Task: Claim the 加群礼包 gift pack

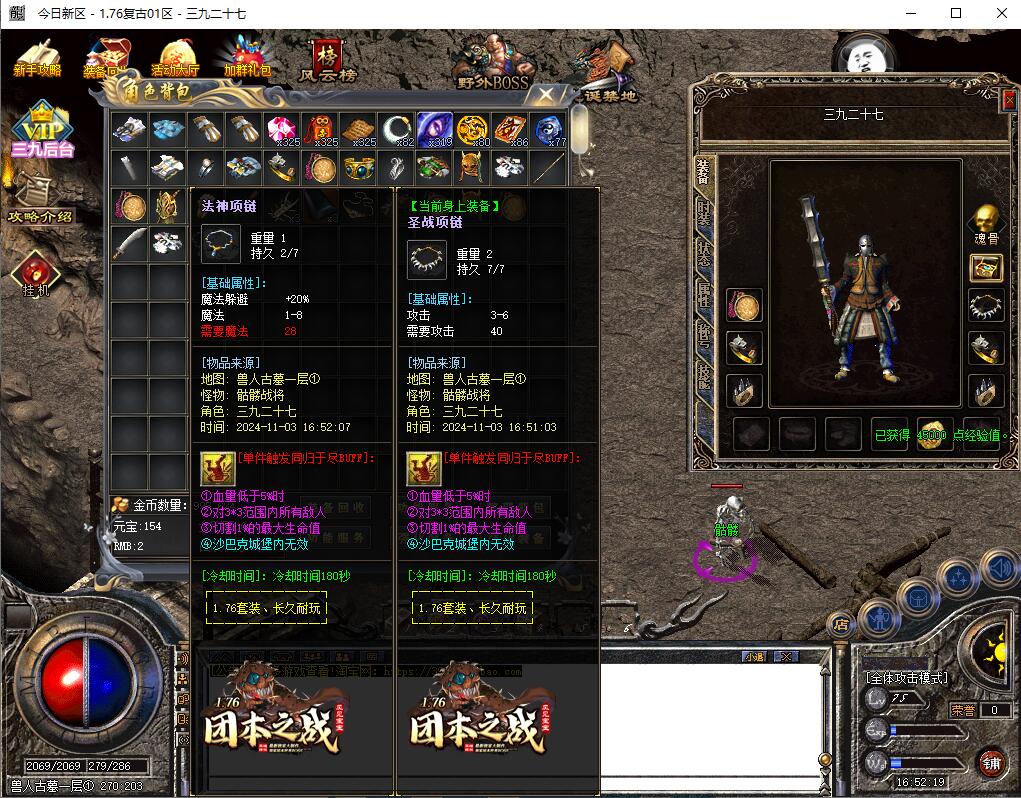Action: coord(247,60)
